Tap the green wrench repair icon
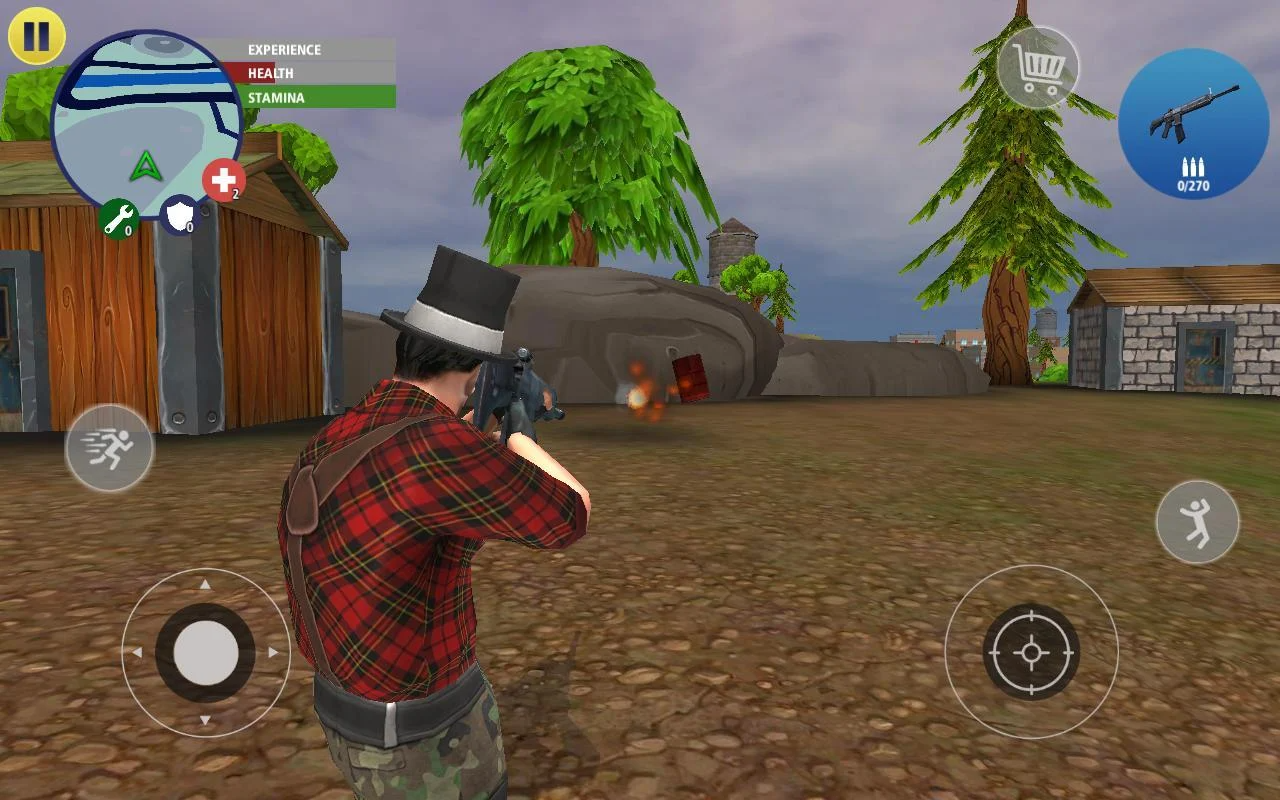Screen dimensions: 1280x800 coord(119,218)
